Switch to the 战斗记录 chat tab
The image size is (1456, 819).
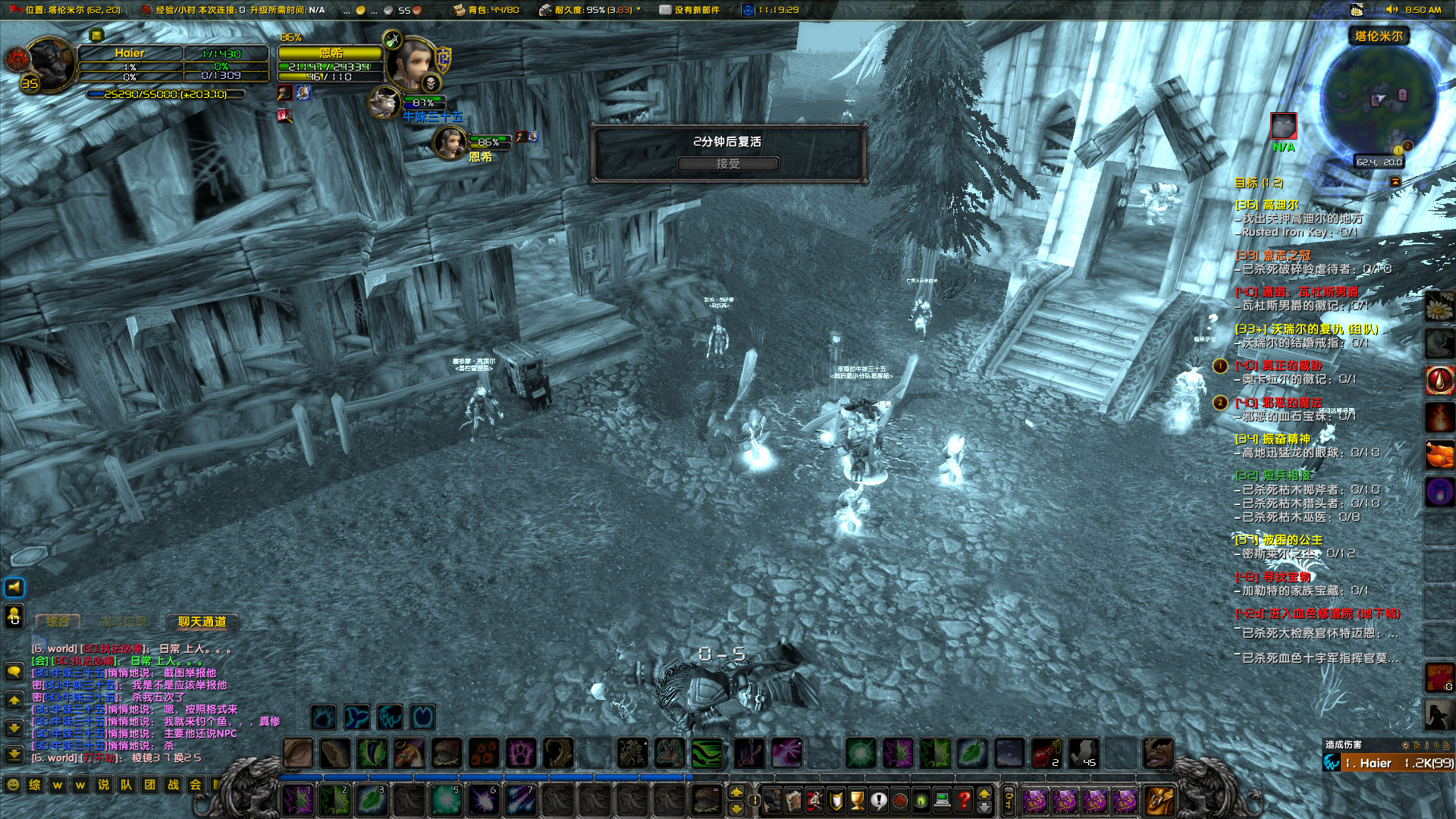click(125, 622)
